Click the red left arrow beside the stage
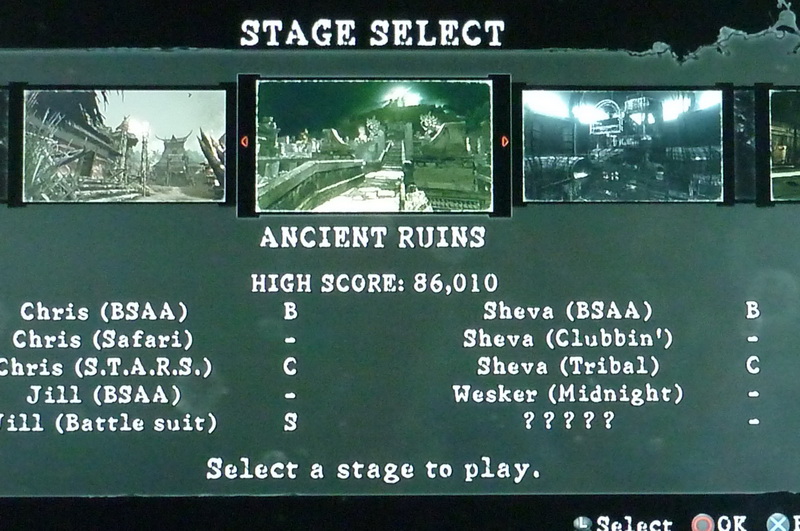 245,142
